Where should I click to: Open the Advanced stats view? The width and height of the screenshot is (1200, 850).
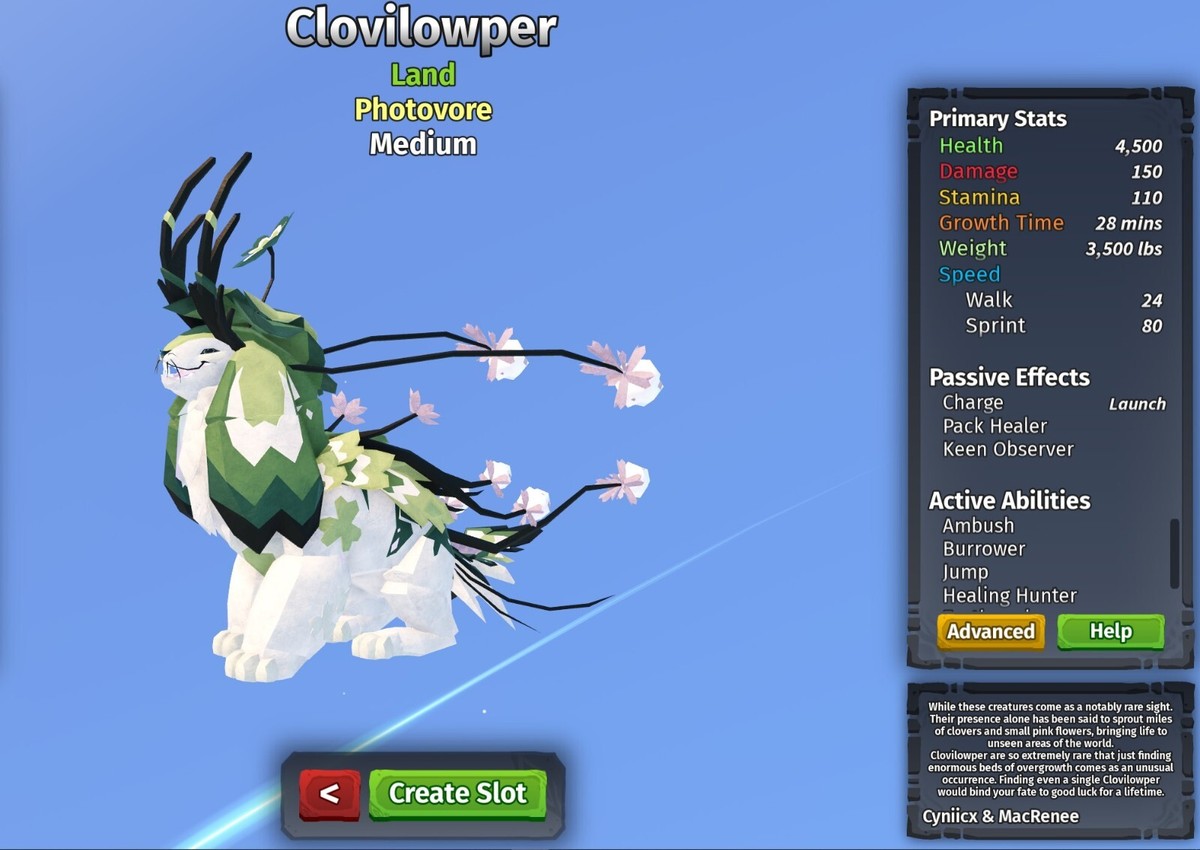click(990, 632)
